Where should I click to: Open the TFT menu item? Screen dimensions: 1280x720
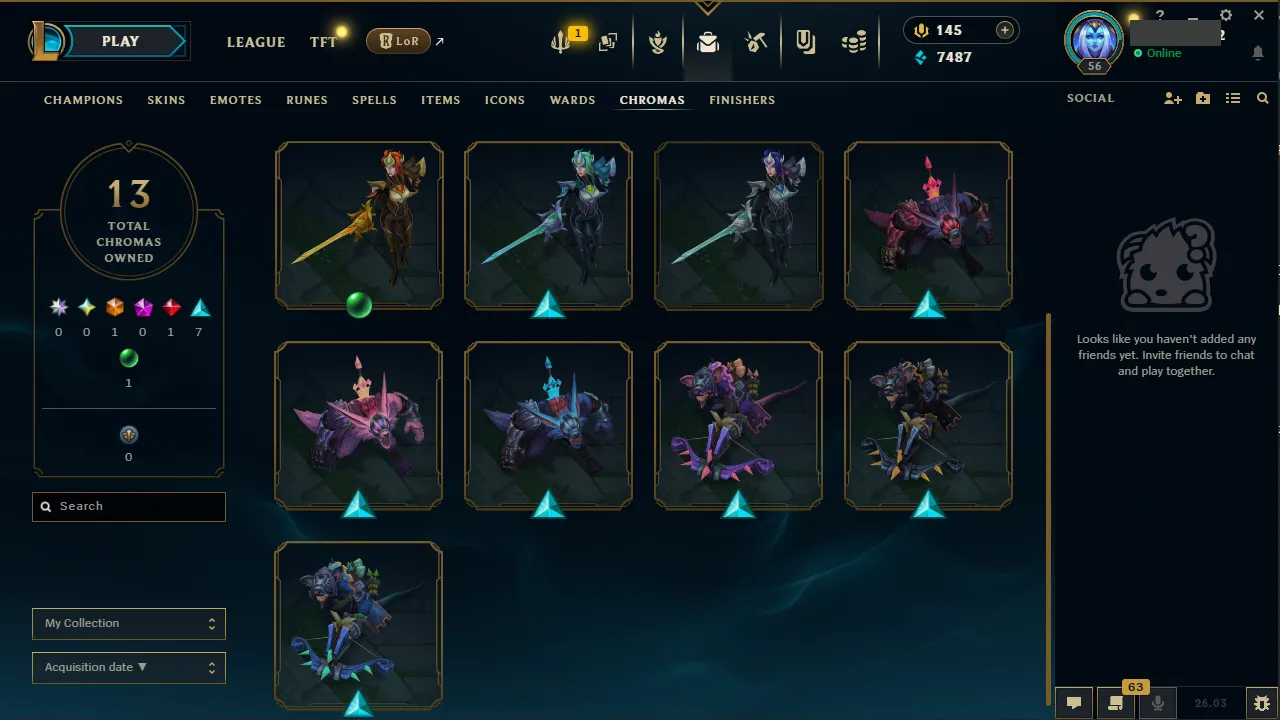(x=322, y=42)
